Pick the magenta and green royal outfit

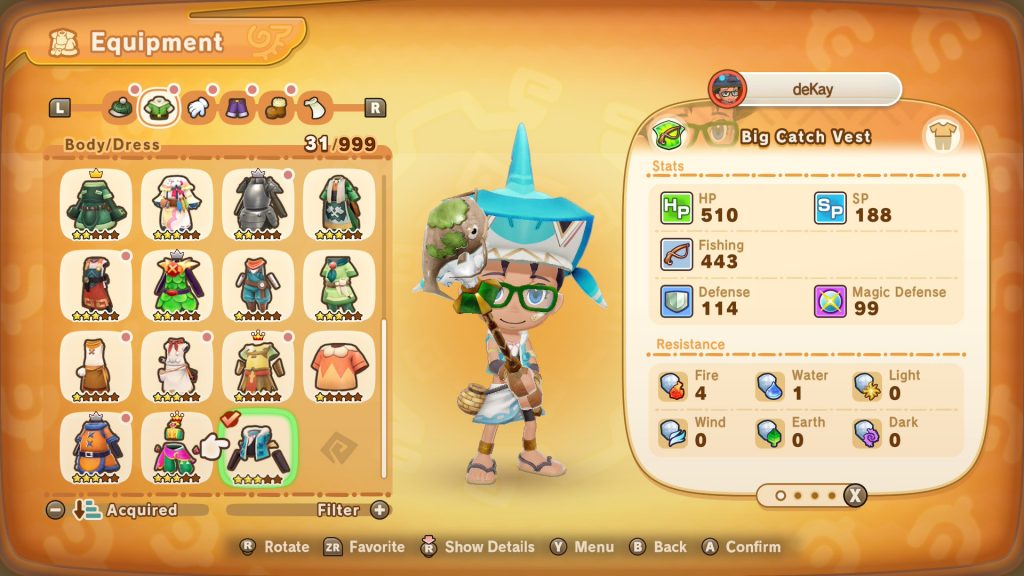coord(177,446)
